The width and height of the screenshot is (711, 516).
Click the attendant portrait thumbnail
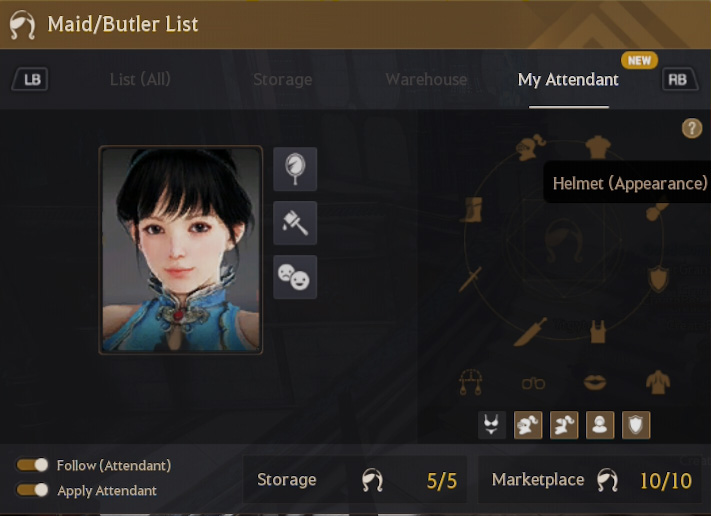coord(181,250)
